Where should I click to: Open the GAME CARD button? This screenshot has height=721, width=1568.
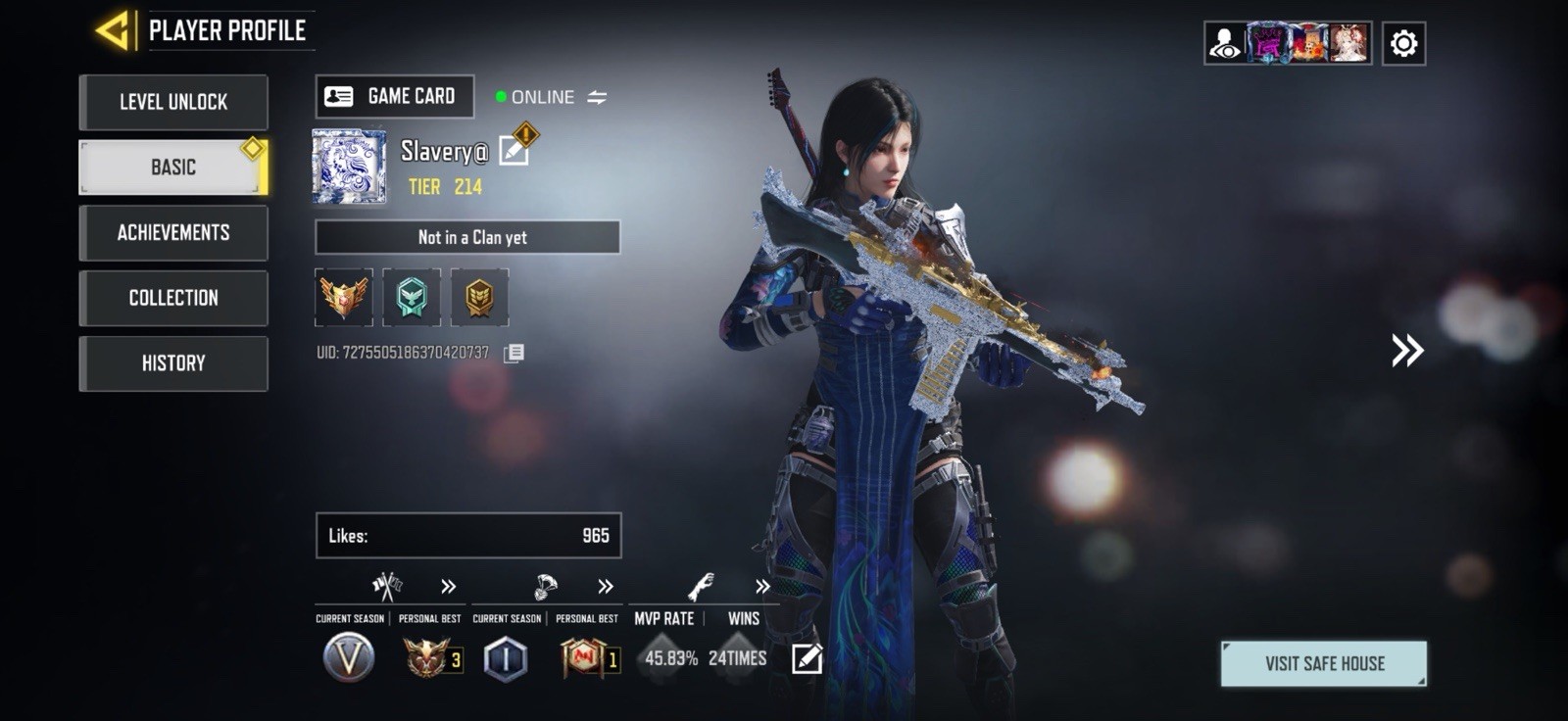point(394,96)
